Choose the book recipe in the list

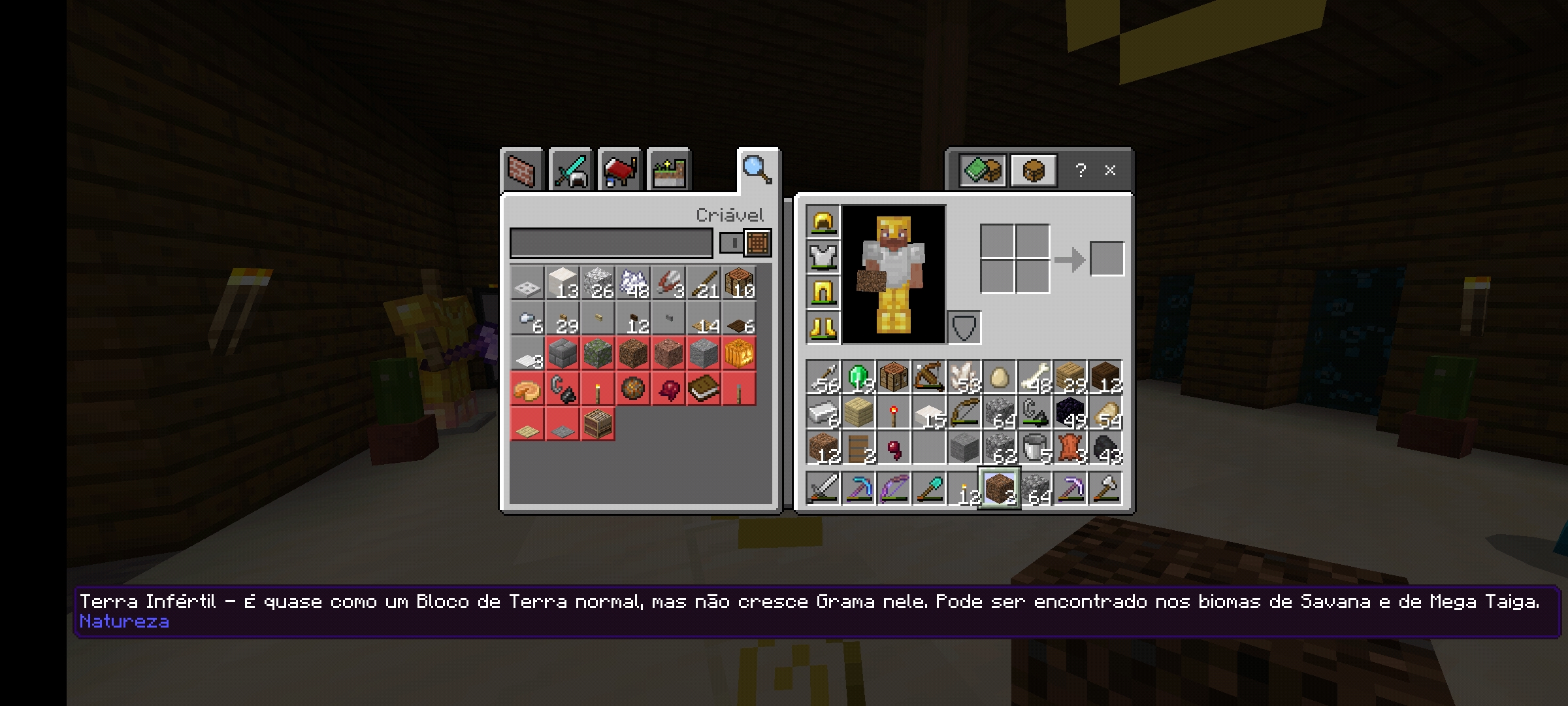[704, 389]
